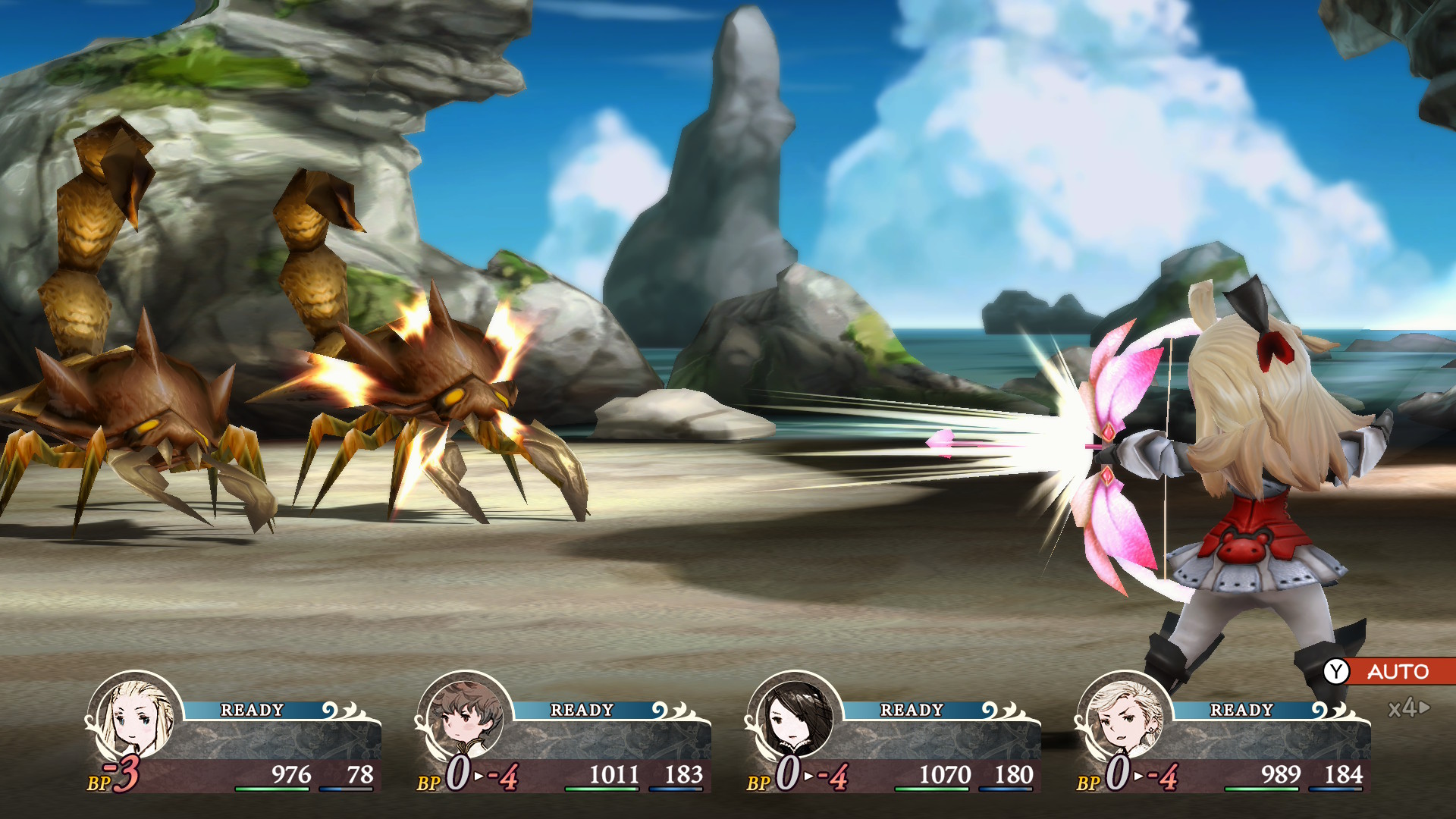Change the x4 battle speed setting
This screenshot has height=819, width=1456.
pyautogui.click(x=1408, y=708)
